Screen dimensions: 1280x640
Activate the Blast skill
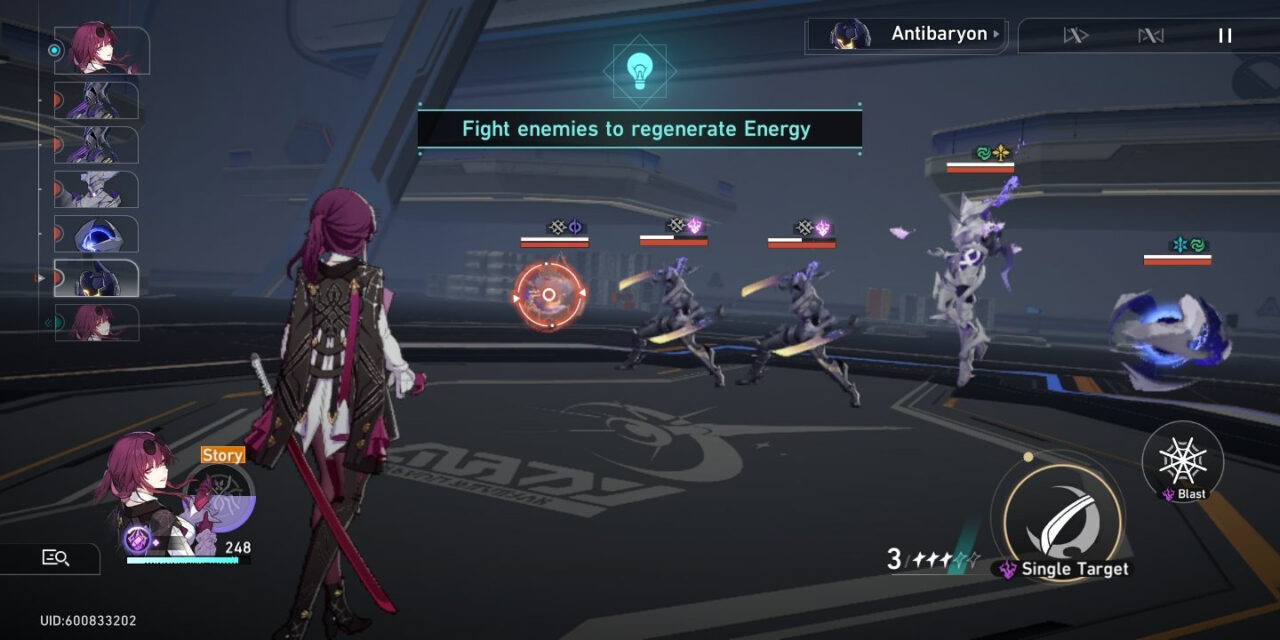[1183, 461]
